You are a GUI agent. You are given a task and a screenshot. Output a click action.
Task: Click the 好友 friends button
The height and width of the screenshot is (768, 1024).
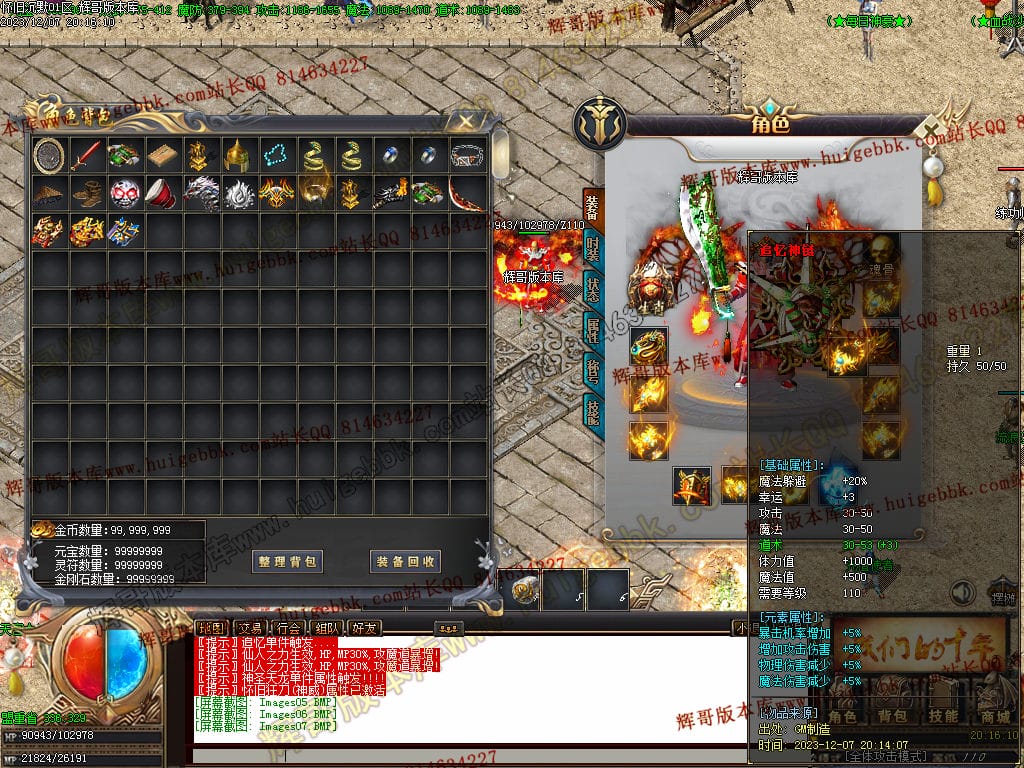pyautogui.click(x=365, y=628)
